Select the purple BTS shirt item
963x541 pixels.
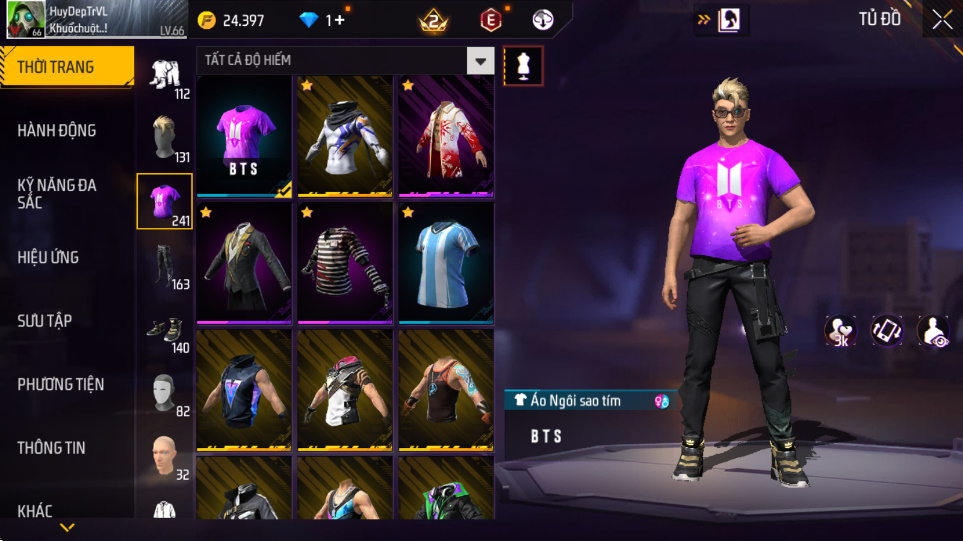click(x=244, y=136)
